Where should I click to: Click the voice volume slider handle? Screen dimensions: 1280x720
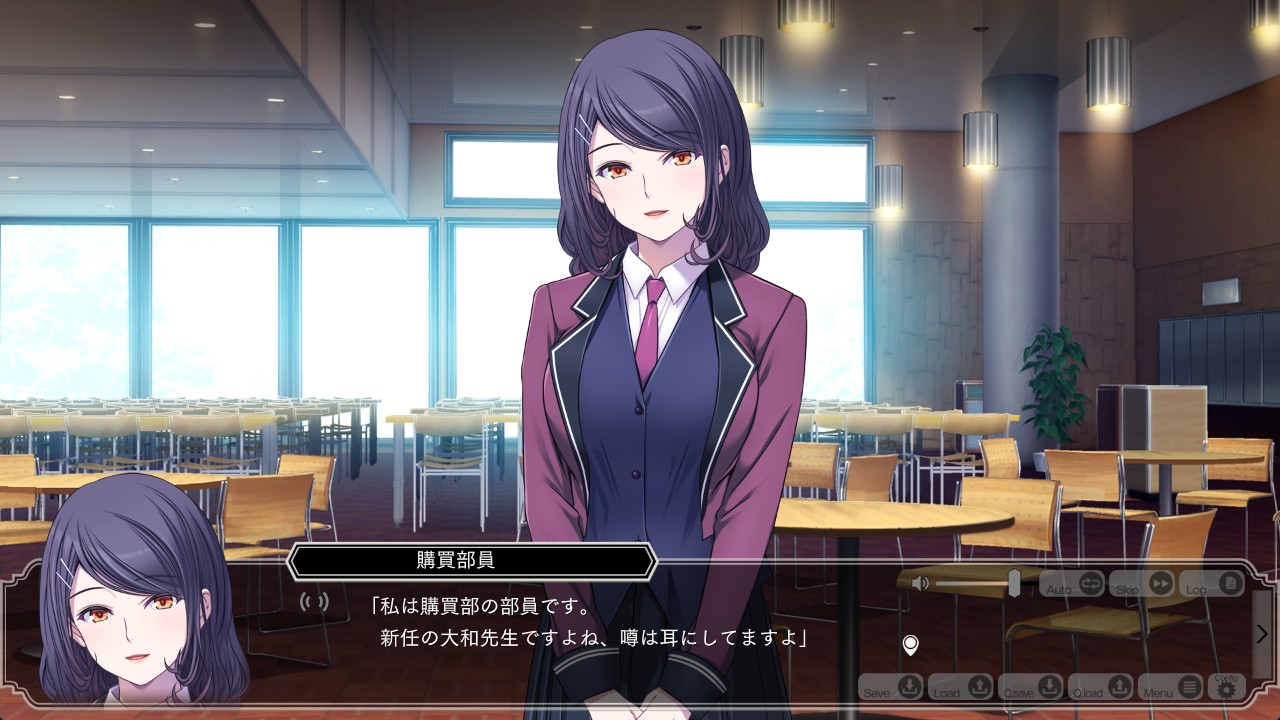[x=1014, y=583]
